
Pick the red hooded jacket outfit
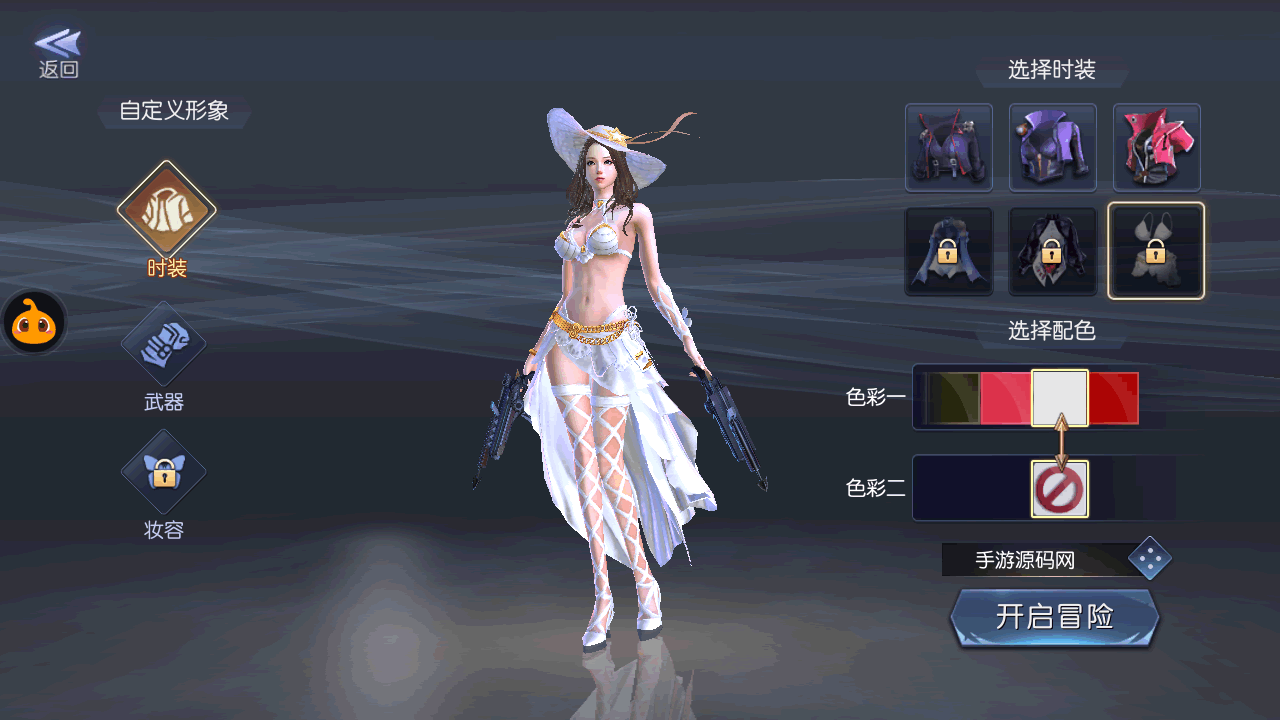(1156, 148)
